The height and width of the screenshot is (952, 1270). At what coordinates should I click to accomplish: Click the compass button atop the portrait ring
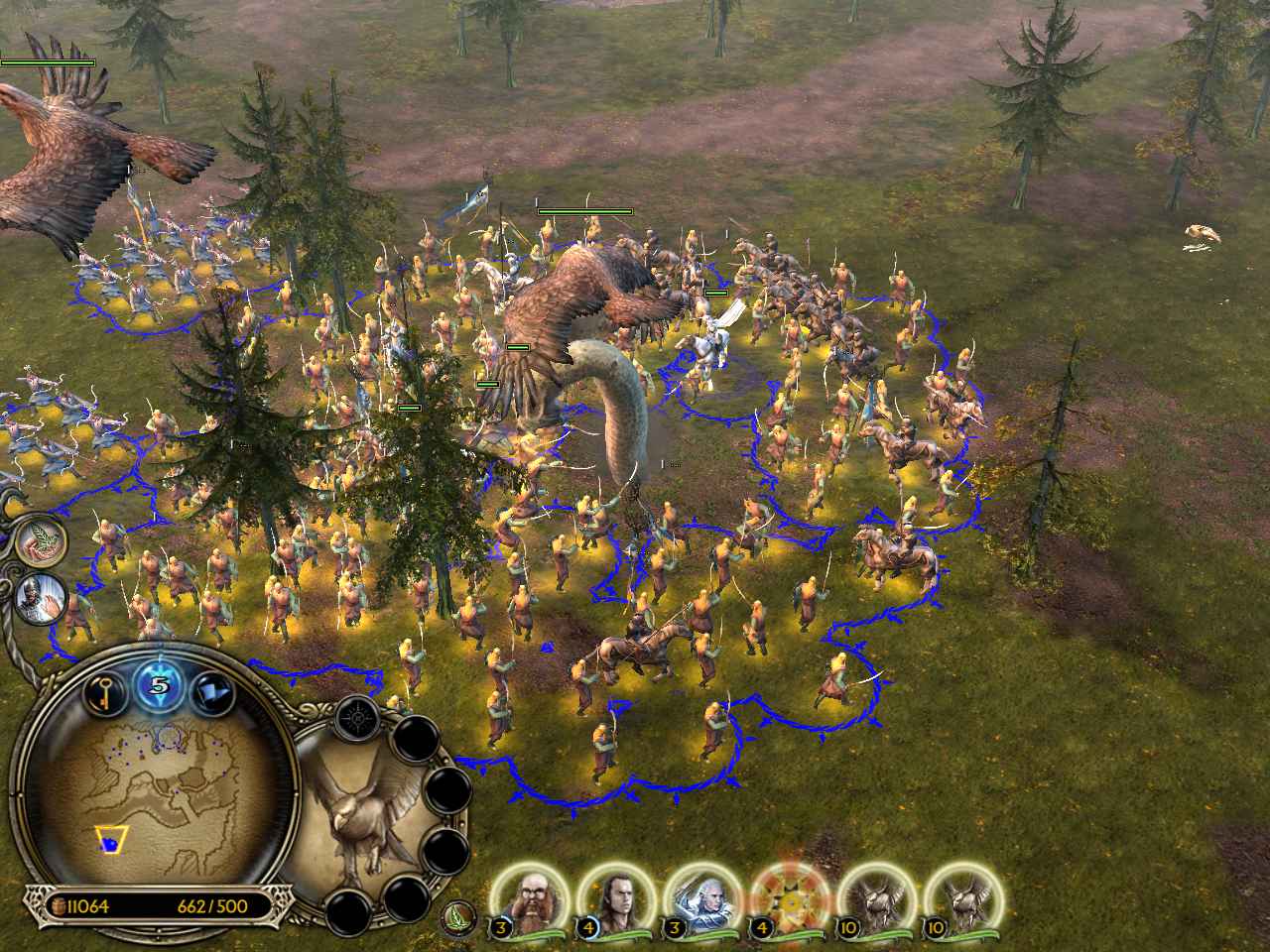tap(355, 715)
